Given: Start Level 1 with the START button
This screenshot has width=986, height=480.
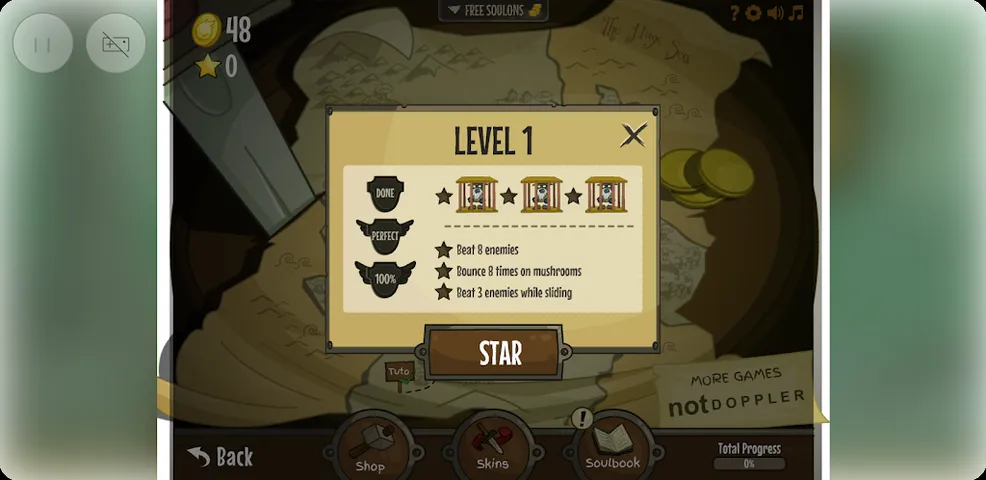Looking at the screenshot, I should [x=499, y=353].
